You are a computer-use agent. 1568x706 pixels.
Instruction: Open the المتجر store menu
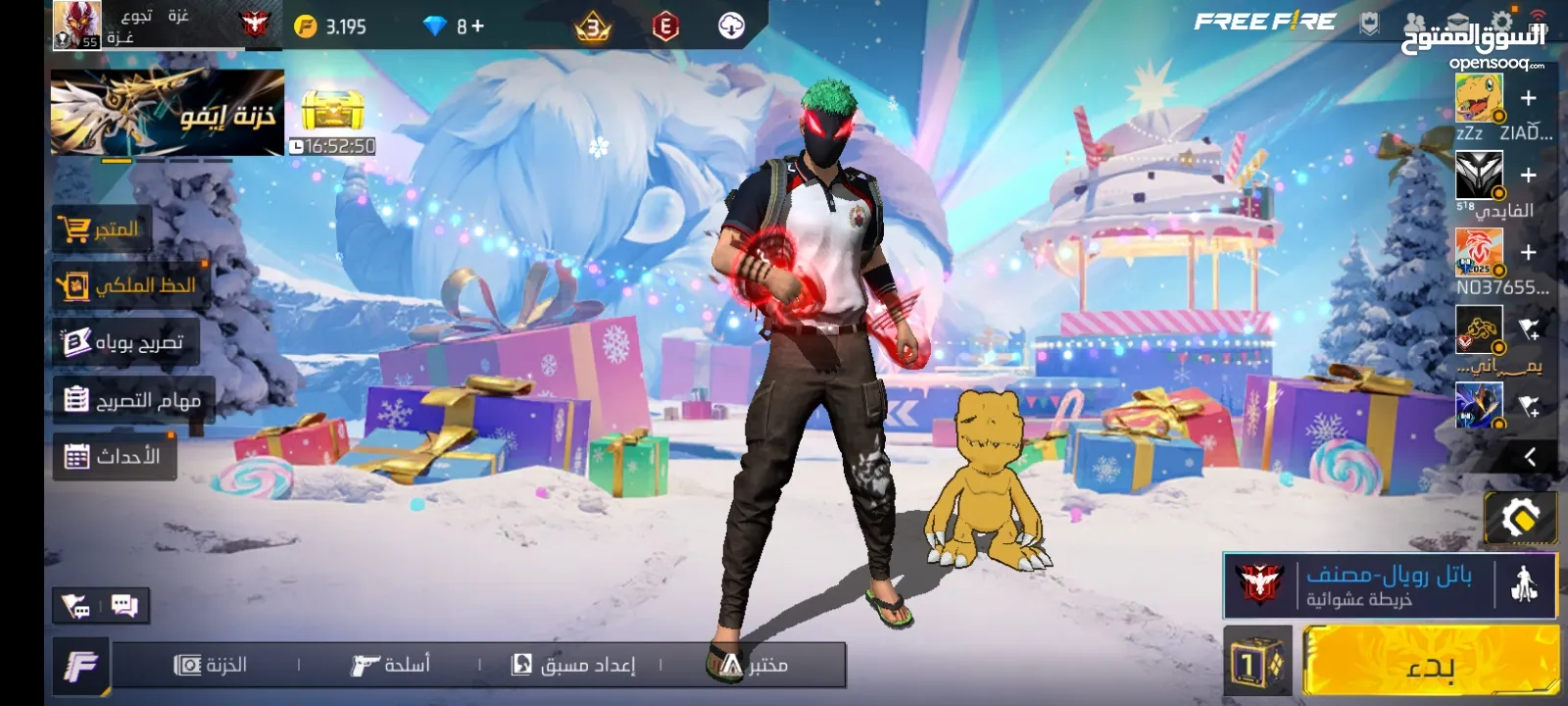click(102, 229)
